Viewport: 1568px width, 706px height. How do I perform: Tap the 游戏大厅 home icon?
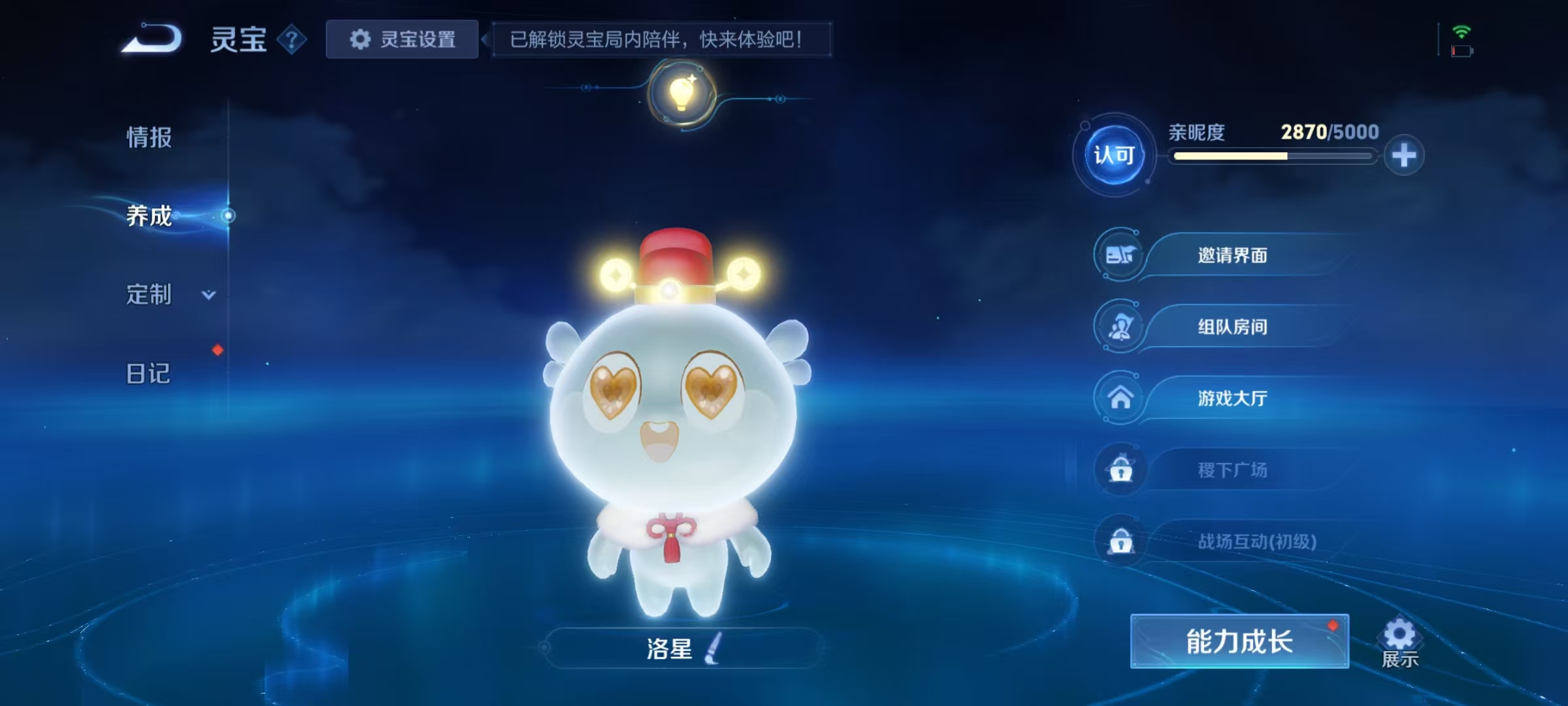click(1120, 398)
